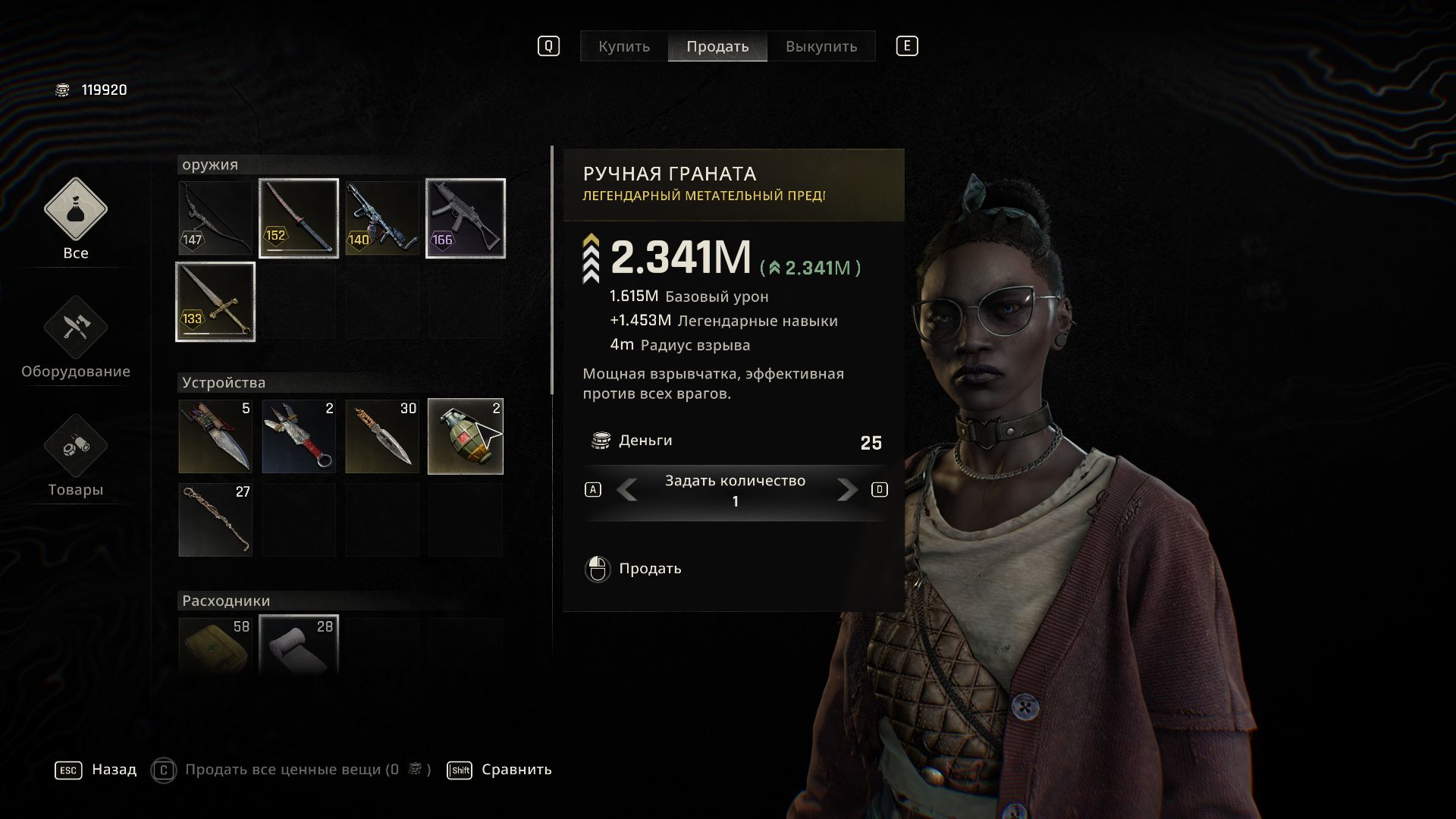Select the bow with level 147
The image size is (1456, 819).
click(215, 218)
